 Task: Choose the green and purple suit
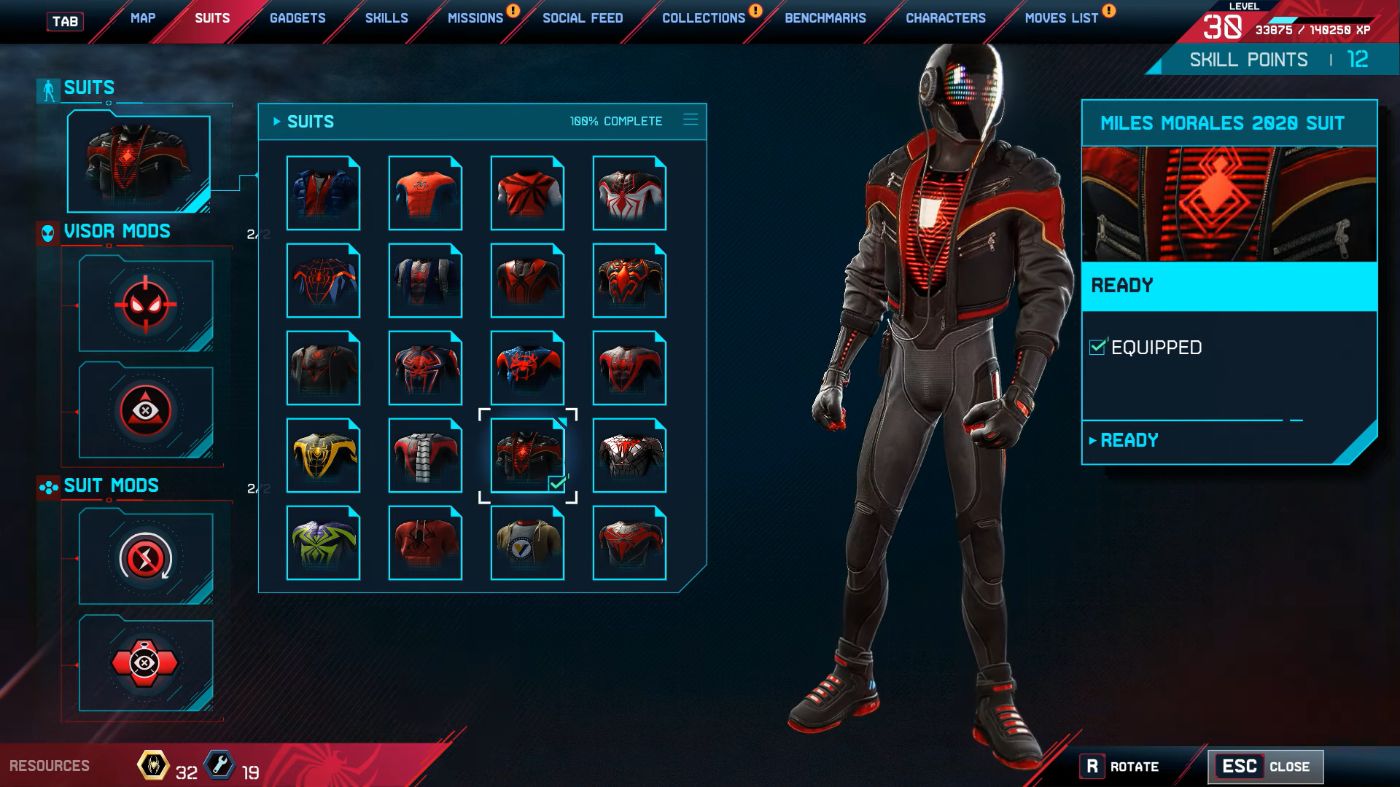(323, 543)
